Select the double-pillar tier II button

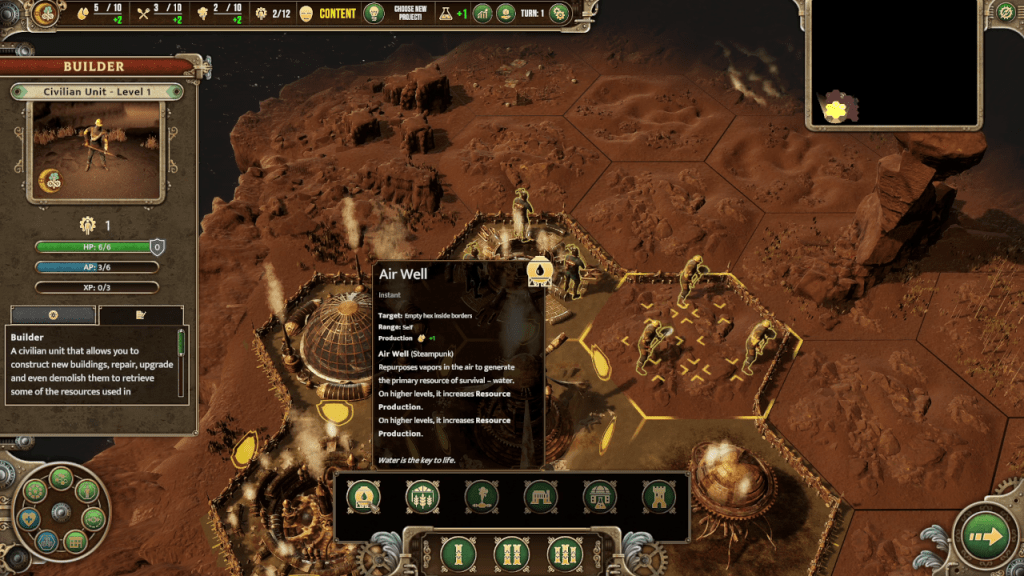coord(510,553)
